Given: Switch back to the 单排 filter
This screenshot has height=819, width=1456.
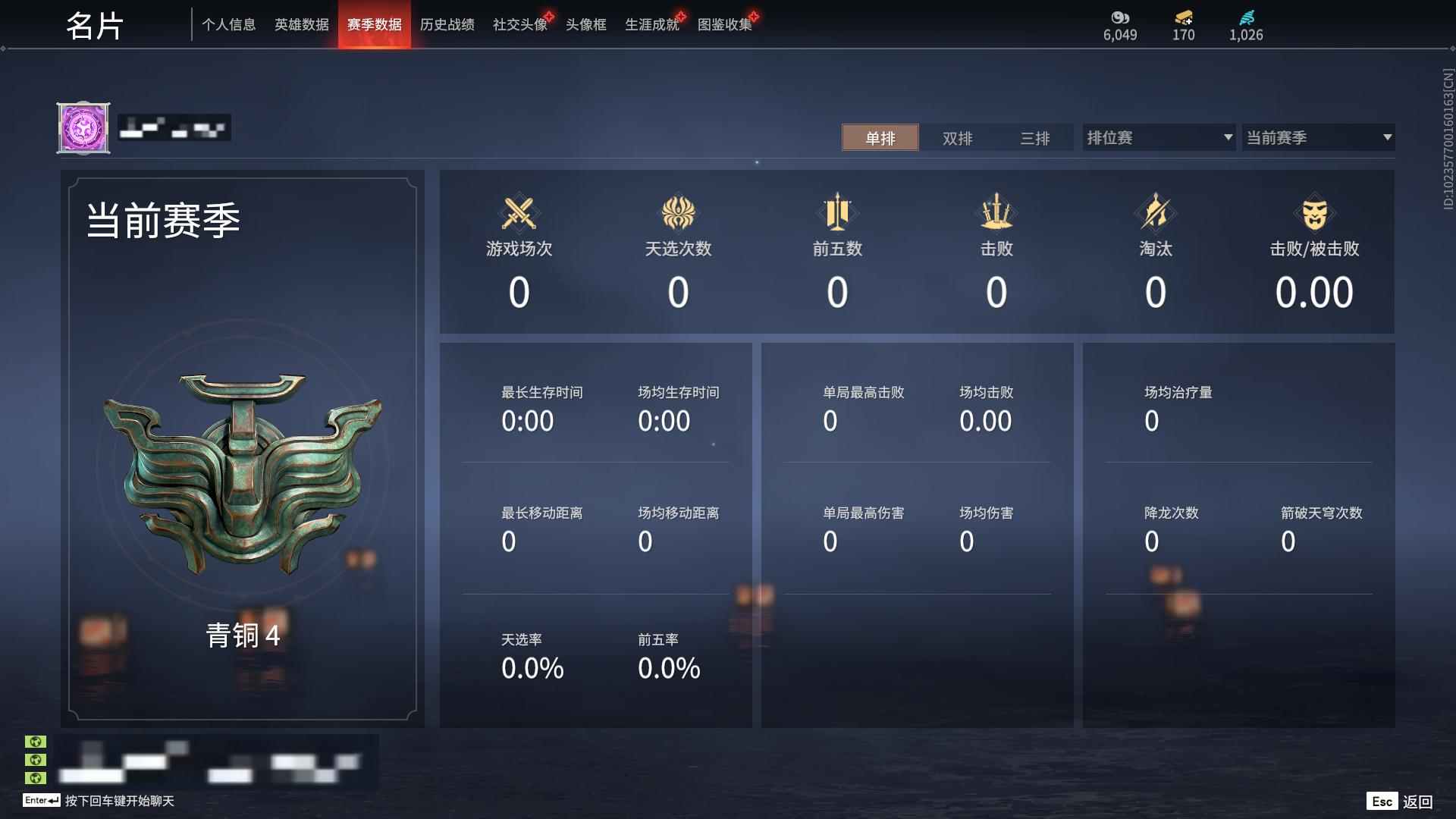Looking at the screenshot, I should click(x=880, y=138).
